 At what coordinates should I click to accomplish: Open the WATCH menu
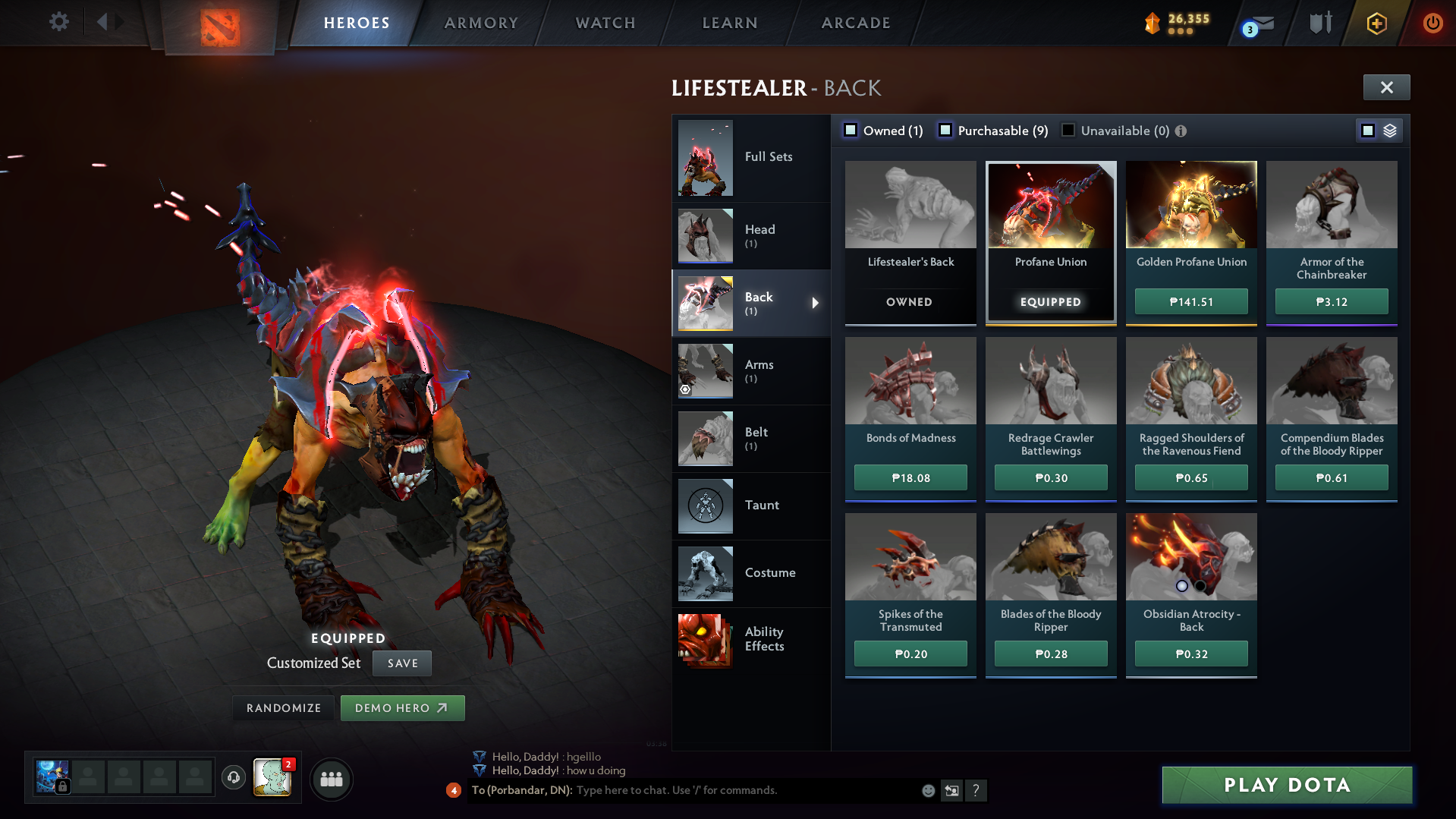point(605,23)
